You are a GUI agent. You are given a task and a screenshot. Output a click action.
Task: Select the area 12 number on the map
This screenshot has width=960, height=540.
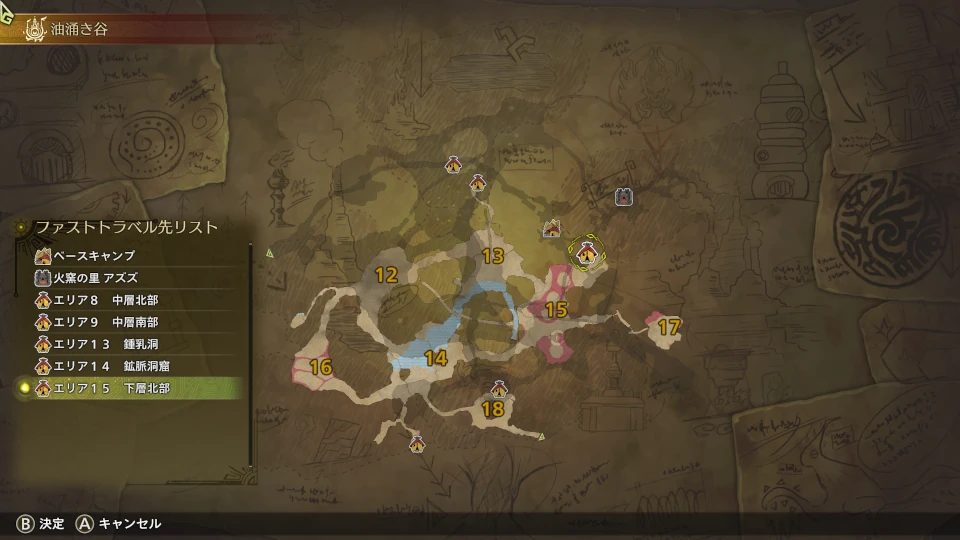[386, 274]
